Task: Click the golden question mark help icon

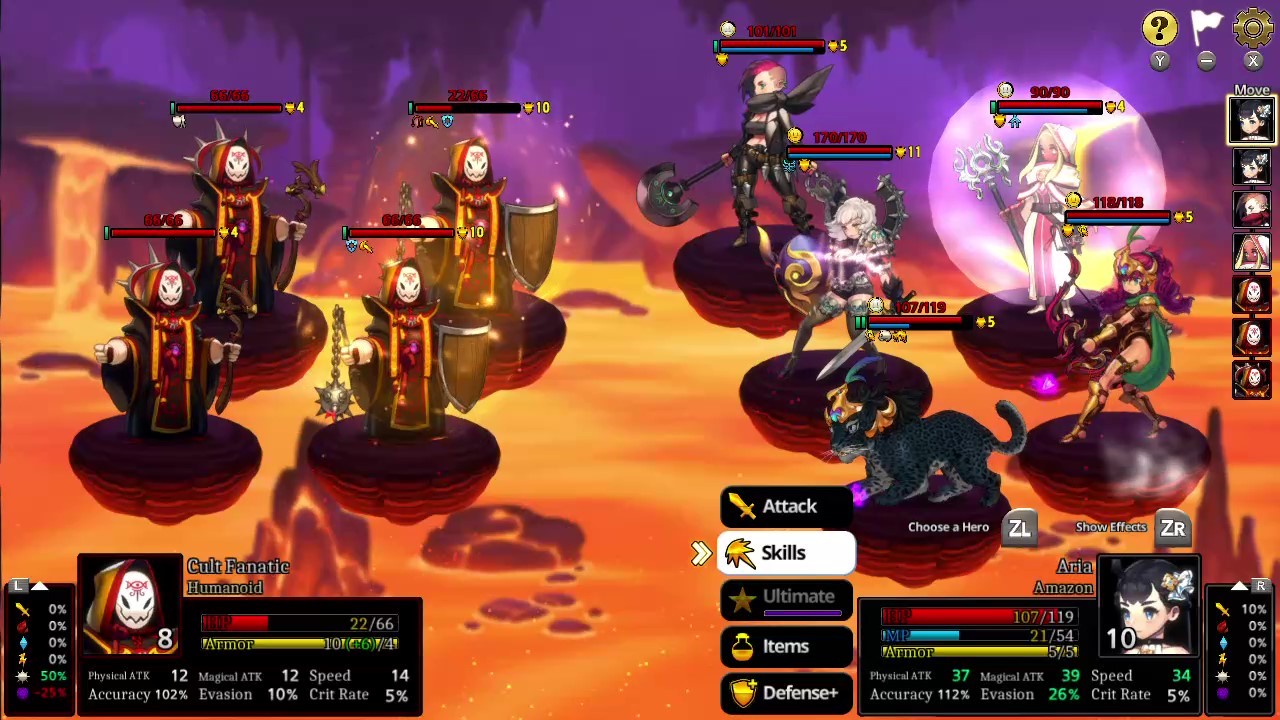Action: click(x=1159, y=29)
